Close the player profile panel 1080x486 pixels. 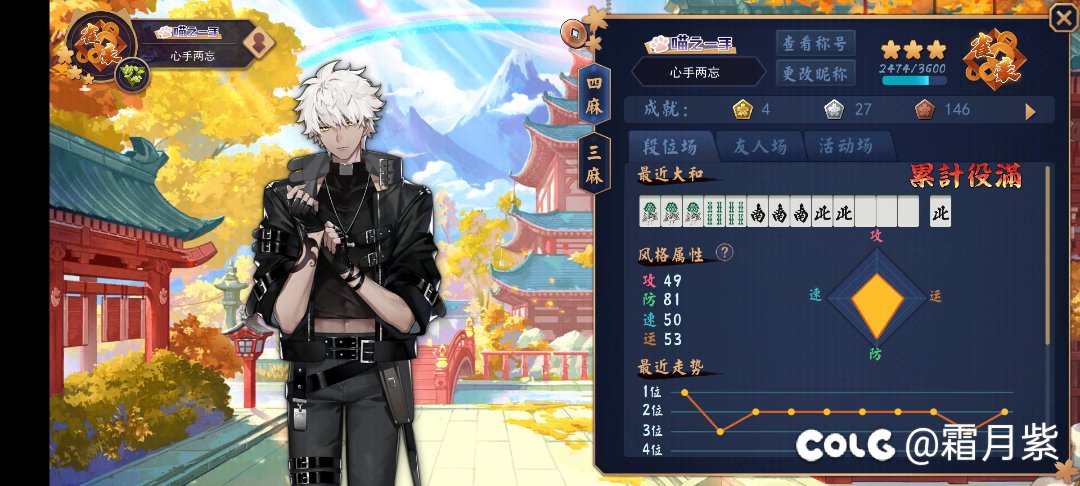click(x=1062, y=18)
